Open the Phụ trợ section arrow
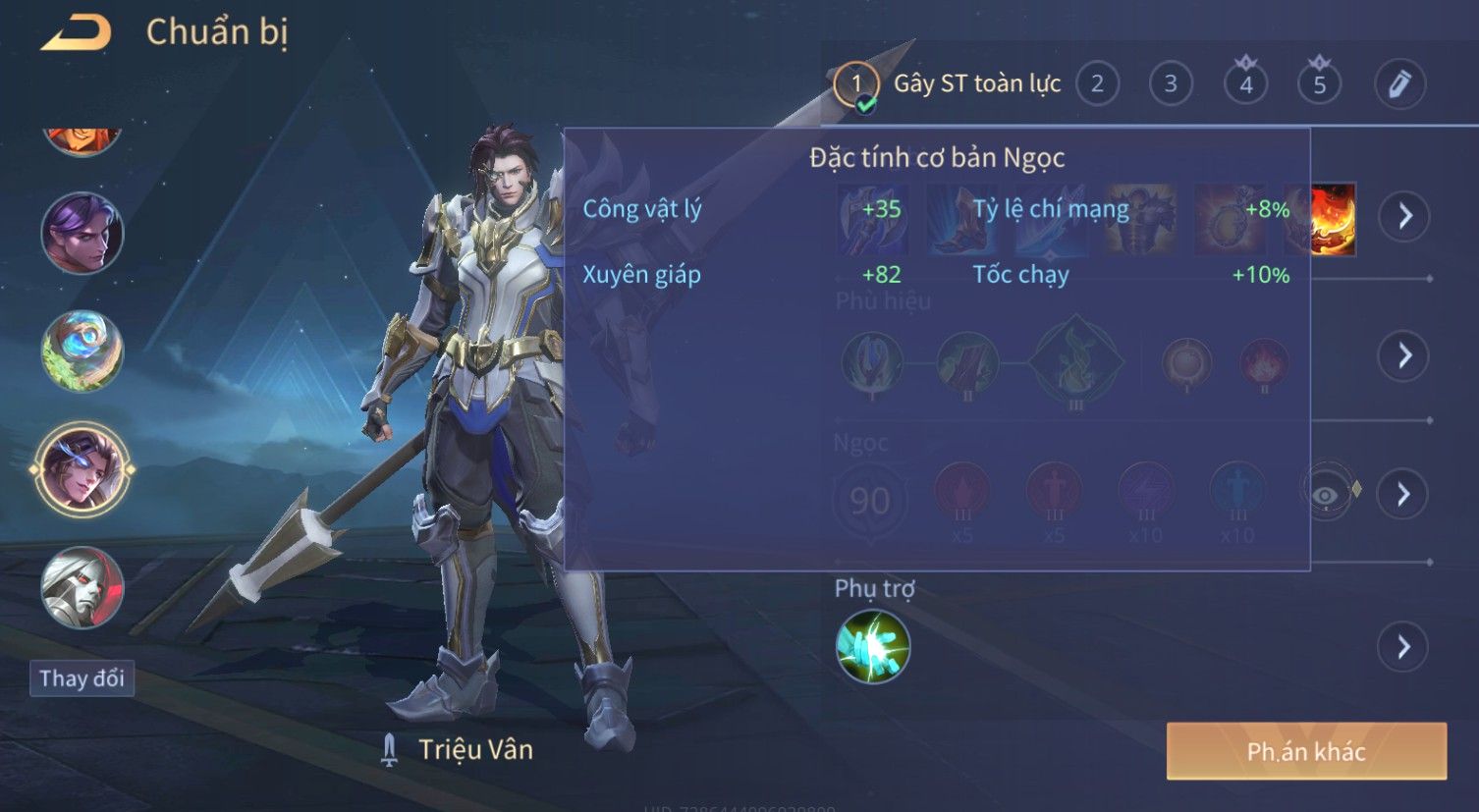This screenshot has width=1479, height=812. click(x=1401, y=647)
